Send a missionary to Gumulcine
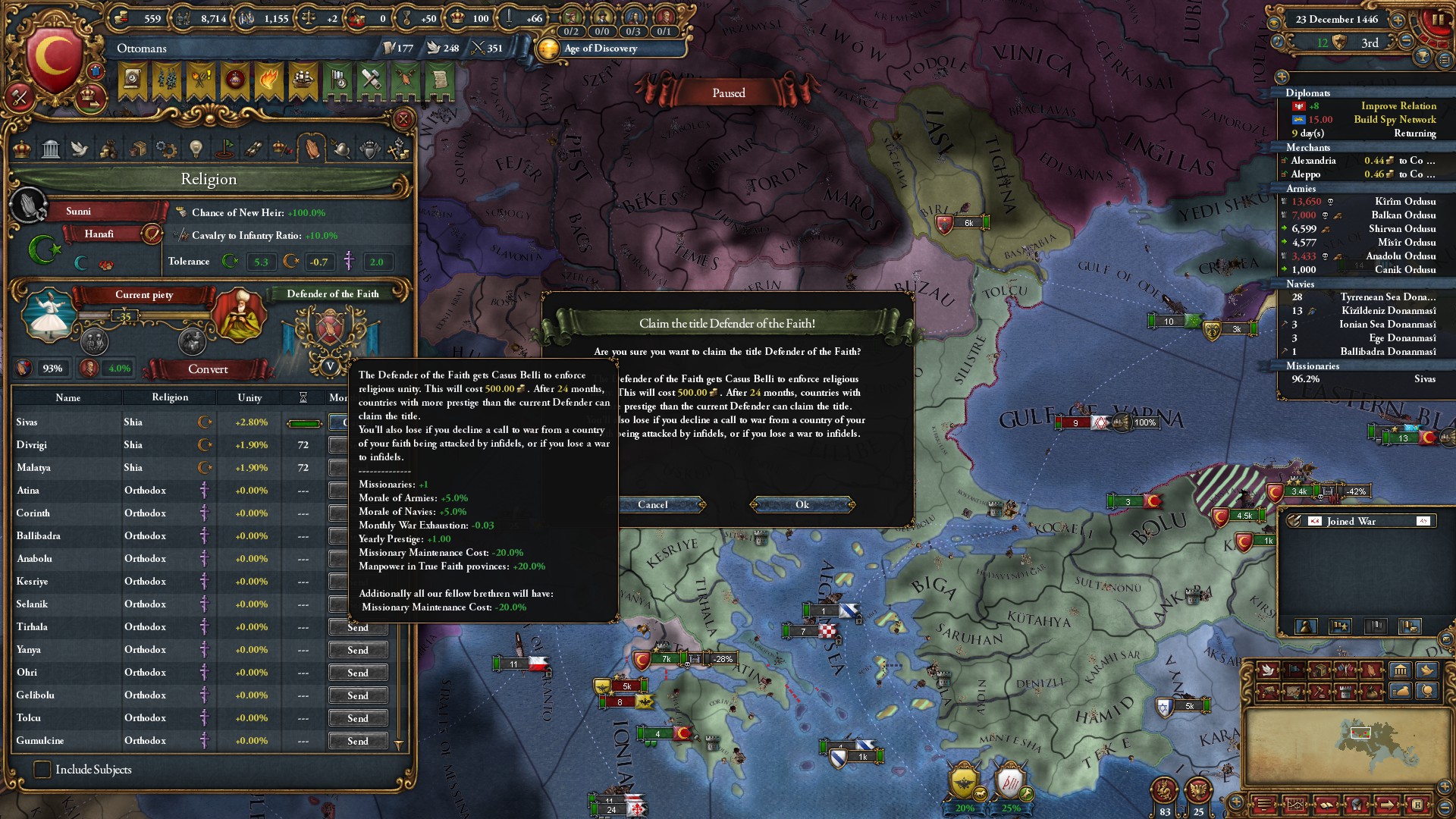The image size is (1456, 819). (x=358, y=742)
